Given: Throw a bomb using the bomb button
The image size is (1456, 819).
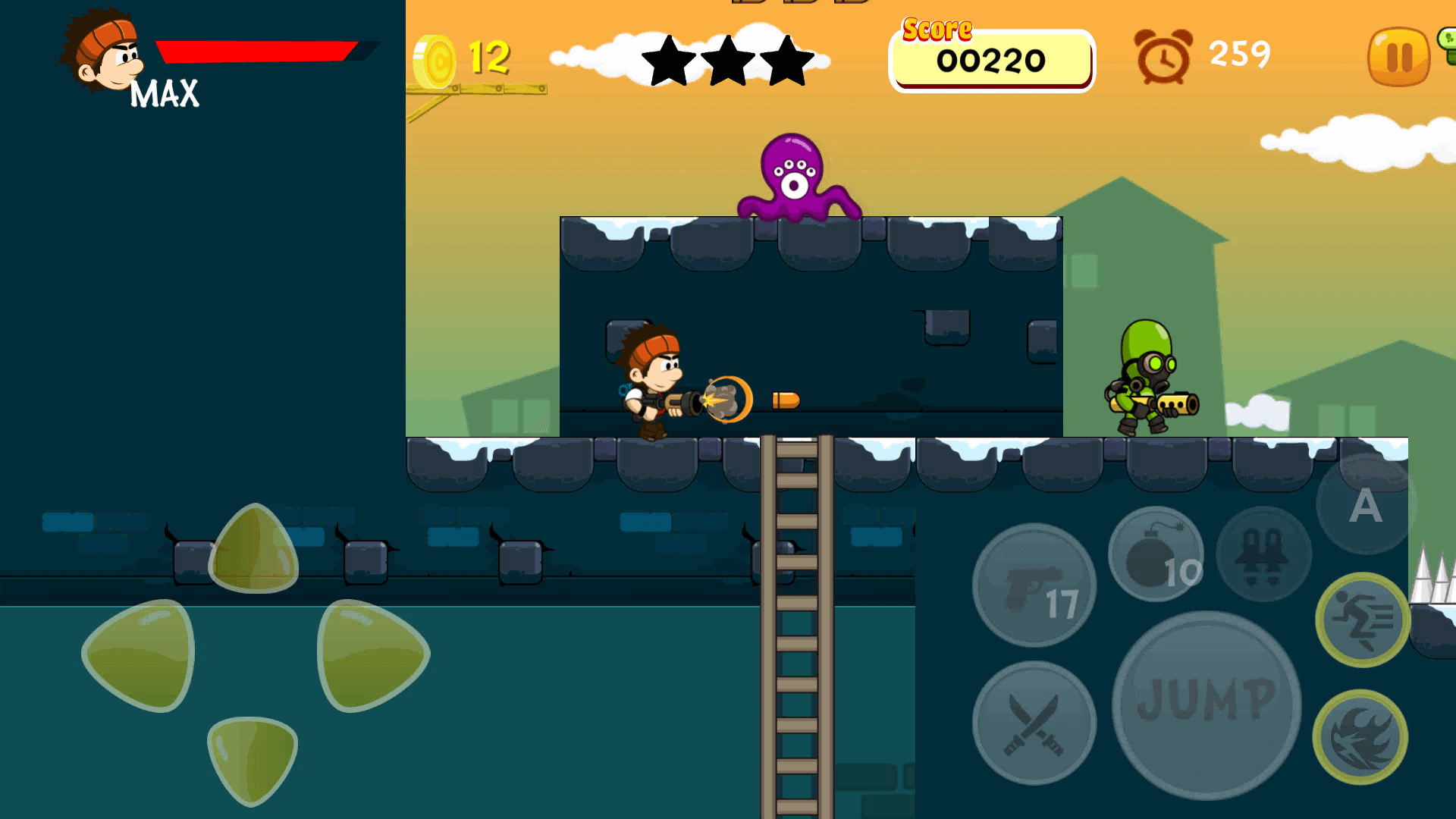Looking at the screenshot, I should [1156, 555].
